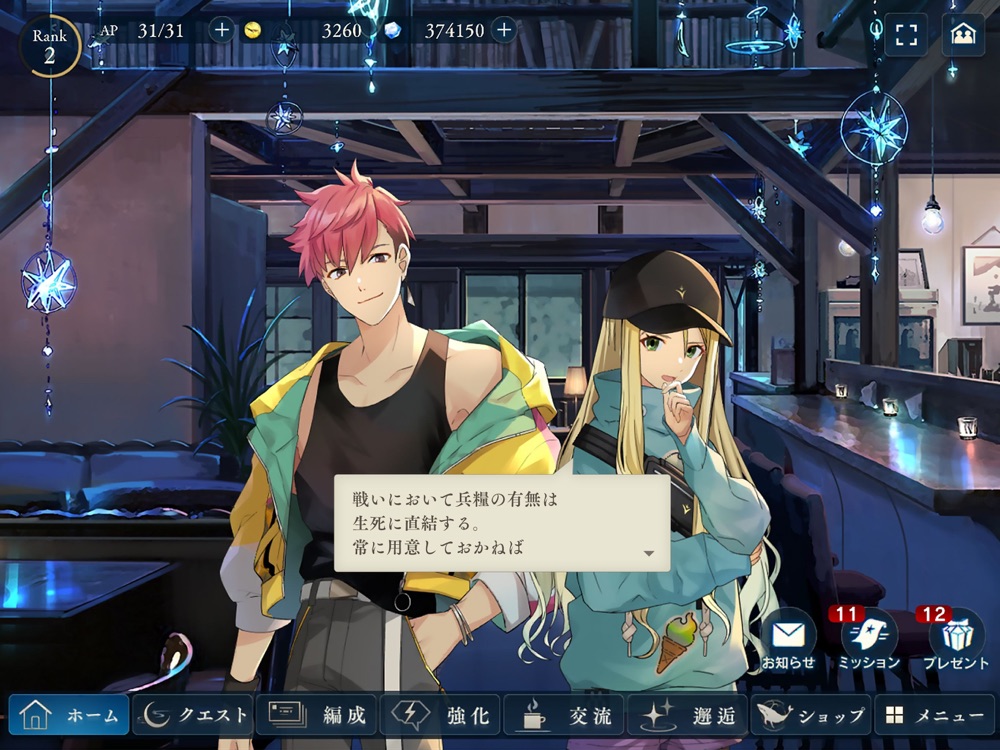Open the 編成 formation menu
Screen dimensions: 1000x750
click(x=316, y=715)
